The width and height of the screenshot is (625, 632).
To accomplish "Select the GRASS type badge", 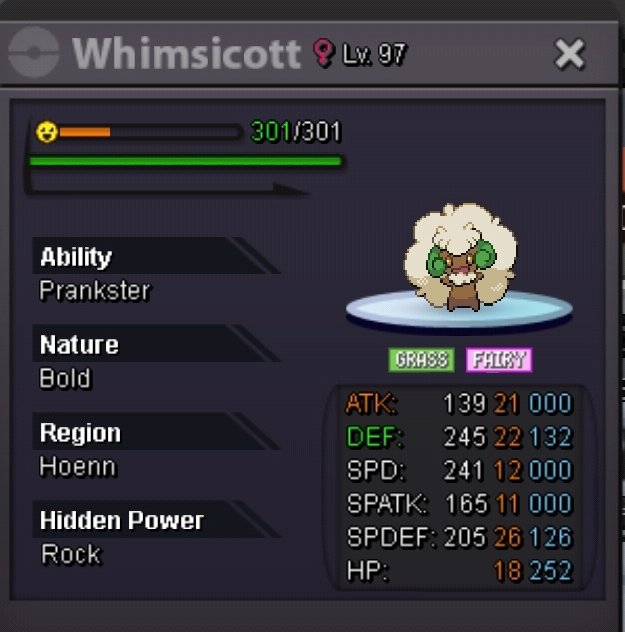I will pos(421,360).
